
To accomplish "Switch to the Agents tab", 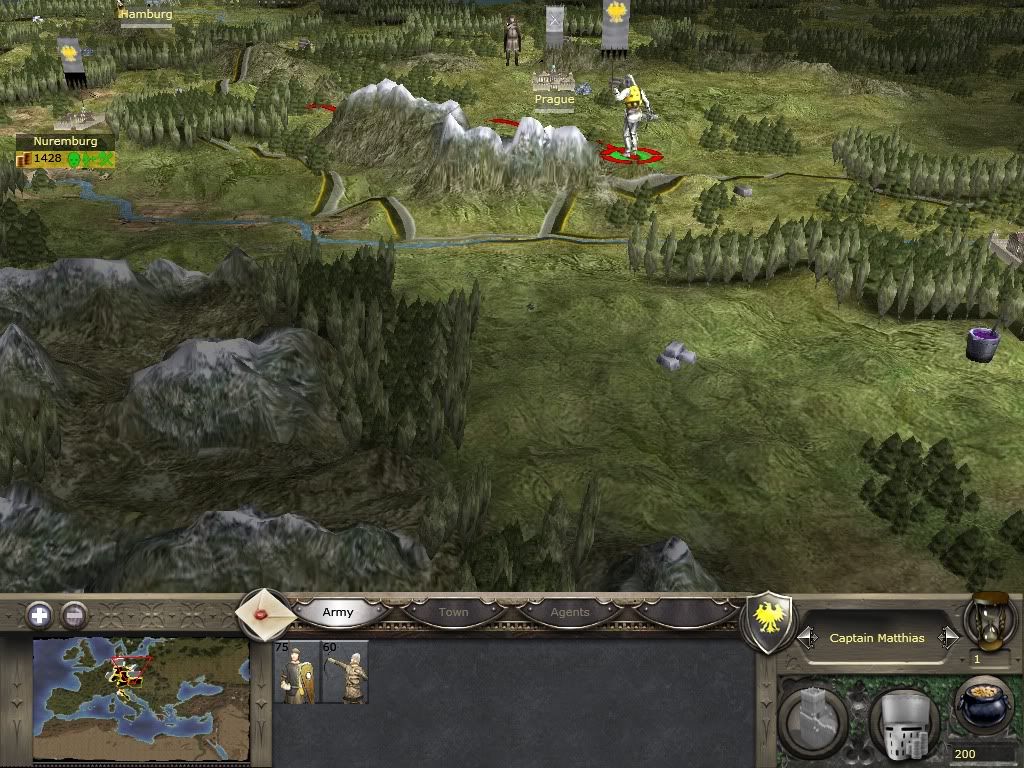I will [x=570, y=612].
